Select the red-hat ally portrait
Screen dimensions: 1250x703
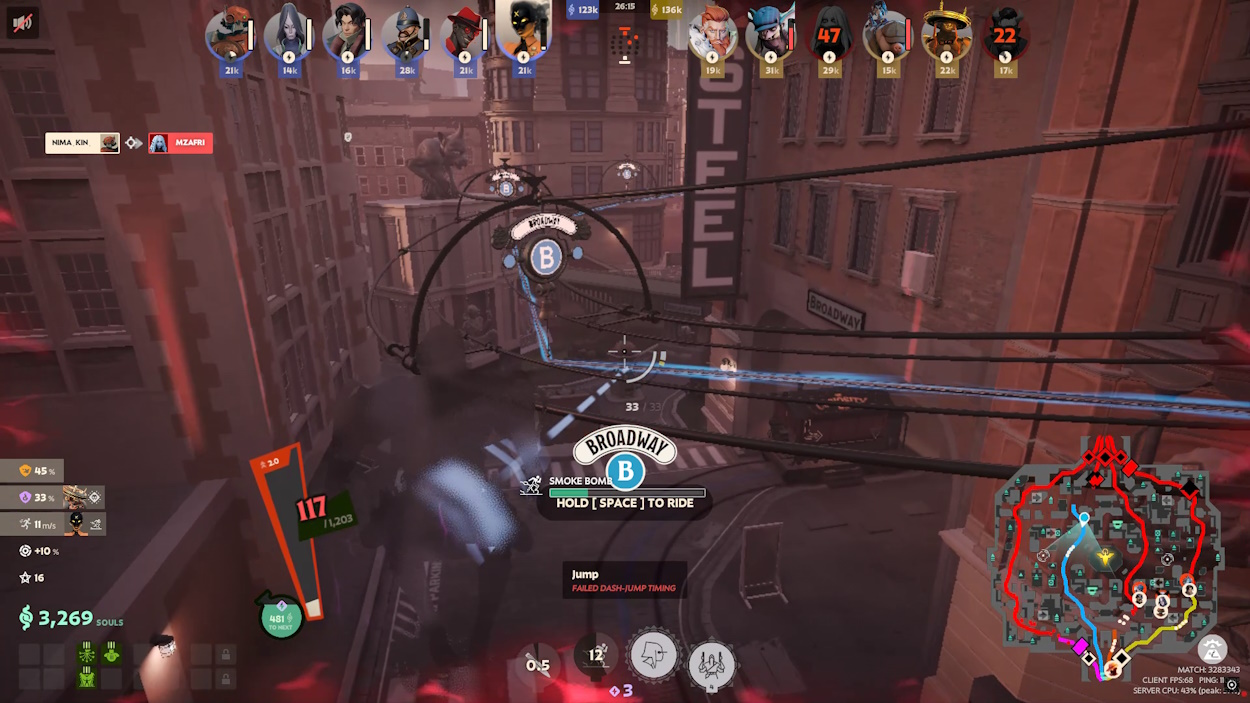tap(464, 34)
